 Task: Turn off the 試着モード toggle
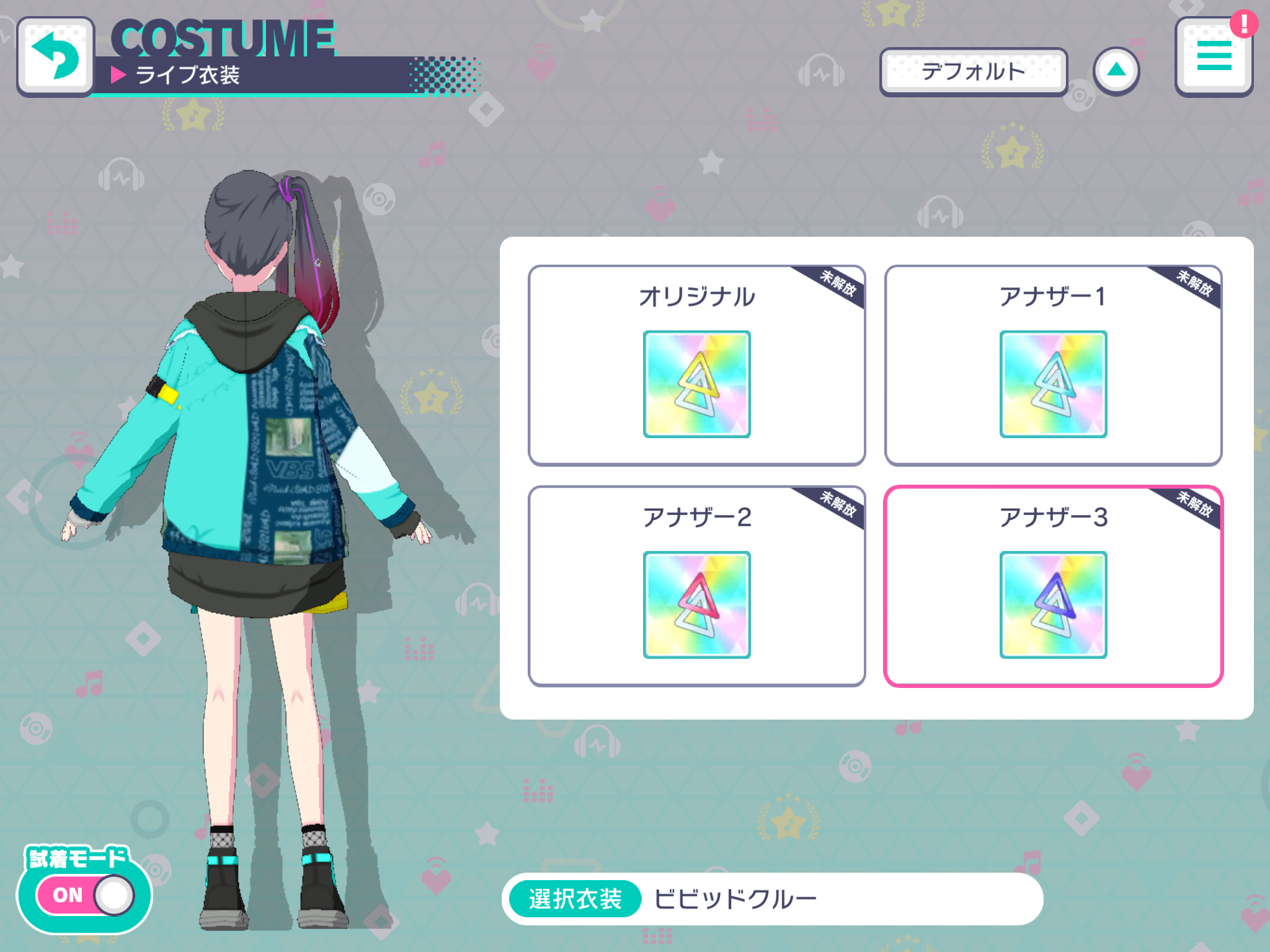point(86,895)
